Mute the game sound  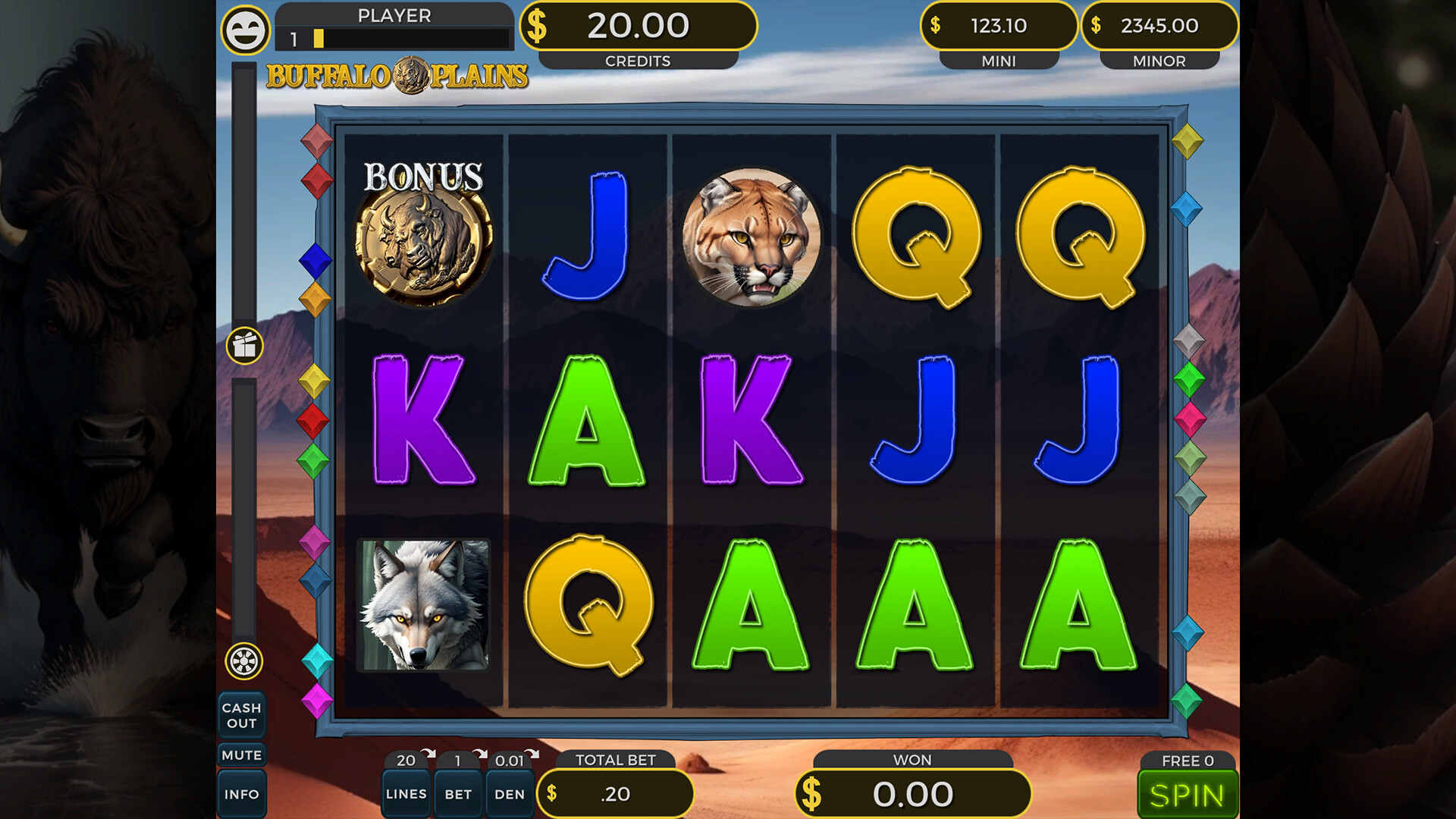click(x=242, y=755)
